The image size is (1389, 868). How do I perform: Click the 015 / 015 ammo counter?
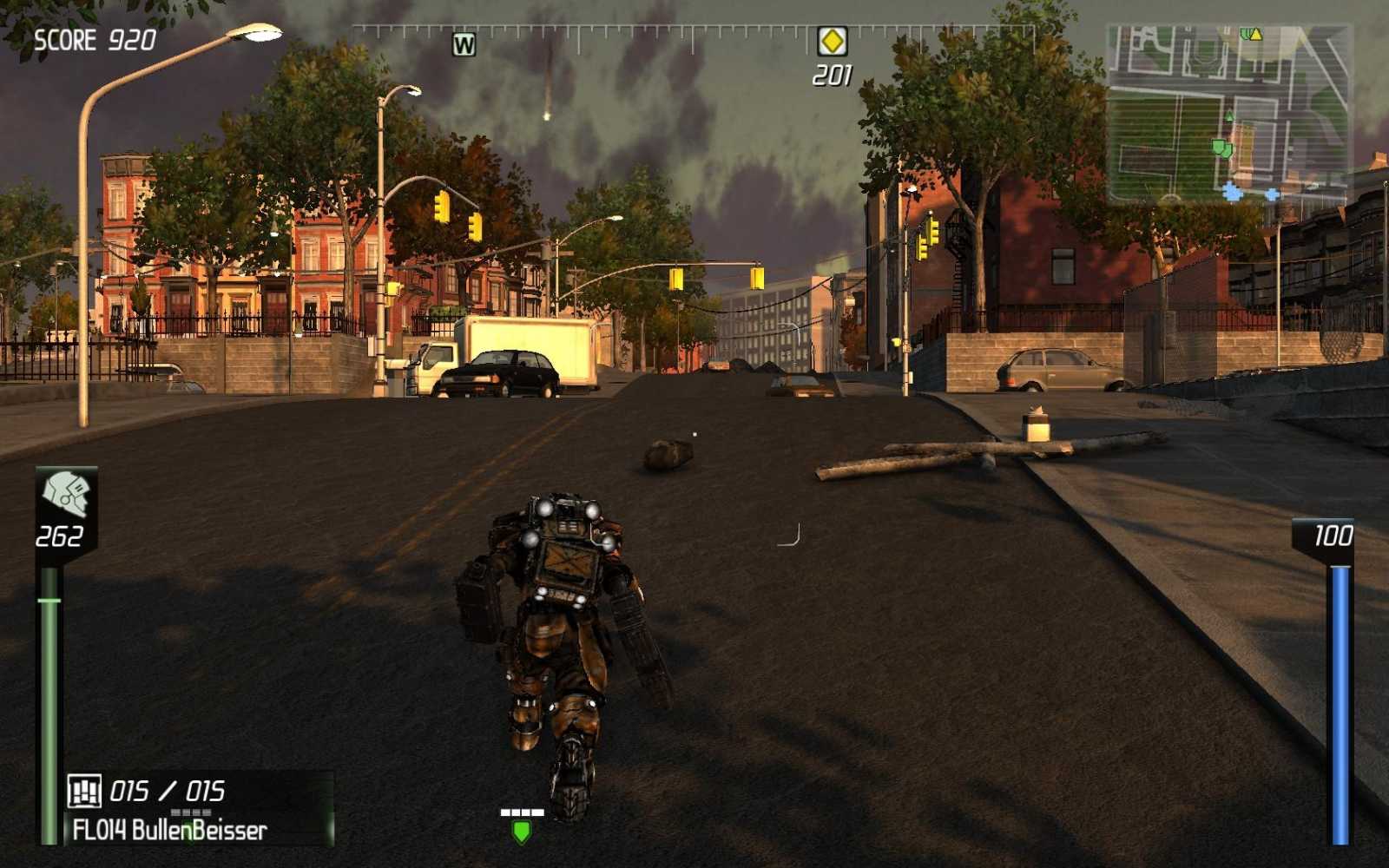[x=168, y=790]
